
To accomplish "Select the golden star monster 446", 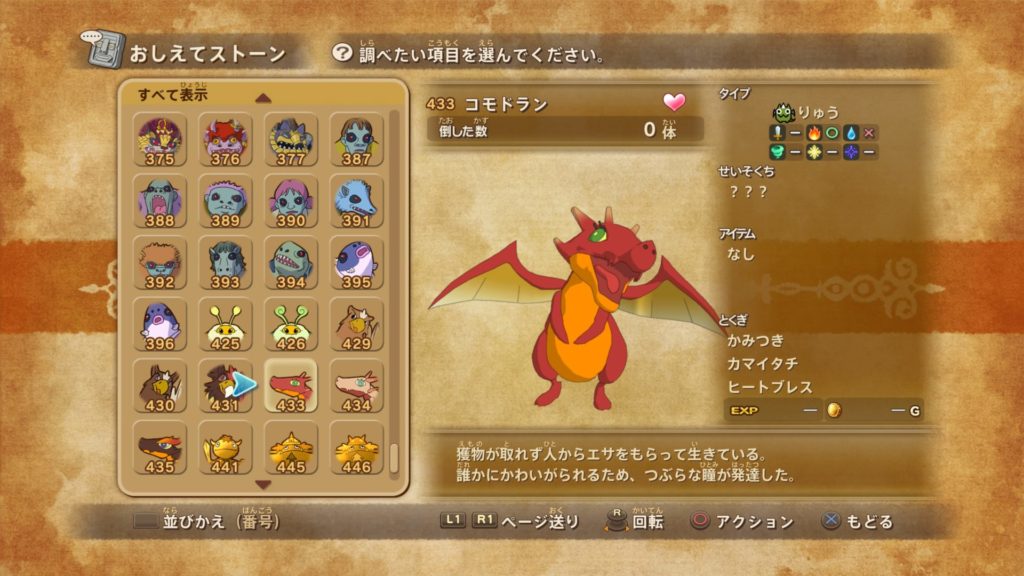I will tap(356, 448).
